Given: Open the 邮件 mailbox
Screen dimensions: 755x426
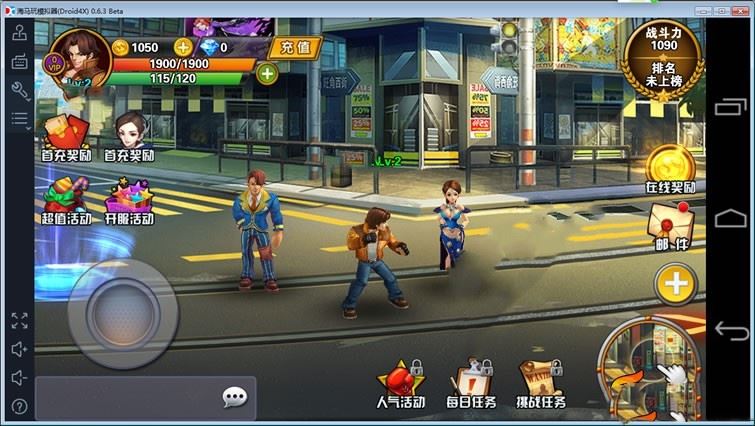Looking at the screenshot, I should pyautogui.click(x=671, y=226).
